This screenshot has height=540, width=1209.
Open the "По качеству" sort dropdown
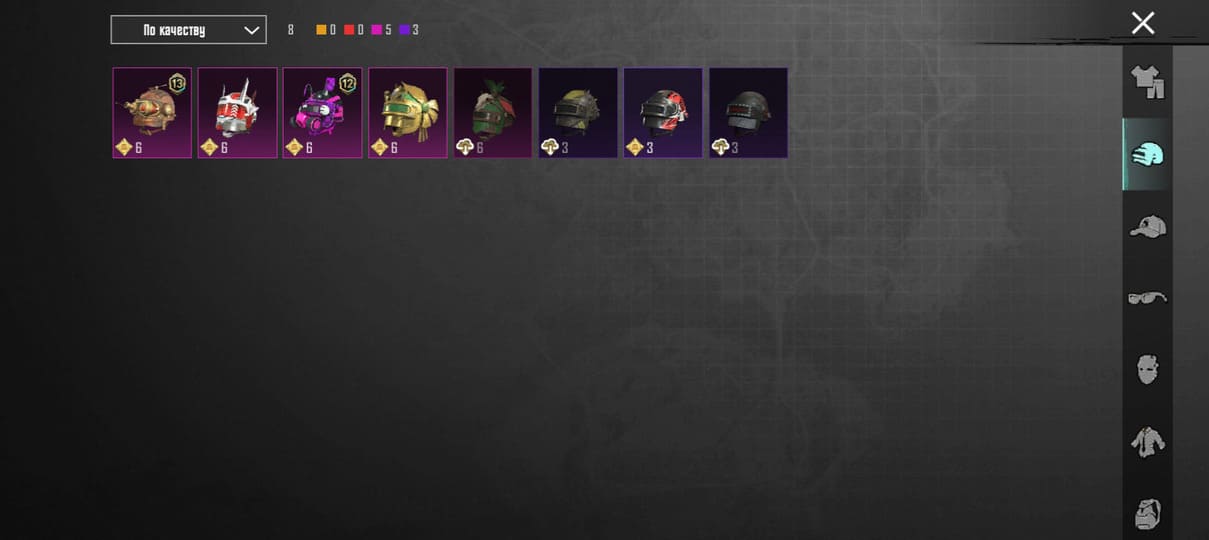(188, 30)
